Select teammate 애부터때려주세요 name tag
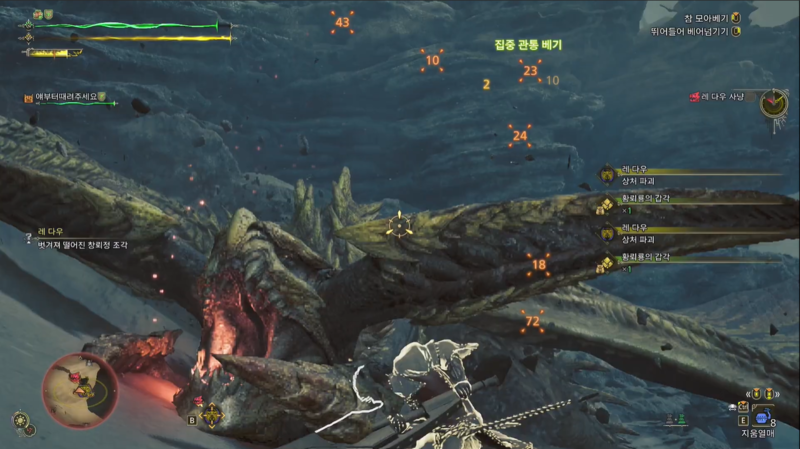Screen dimensions: 800x449 tap(66, 97)
